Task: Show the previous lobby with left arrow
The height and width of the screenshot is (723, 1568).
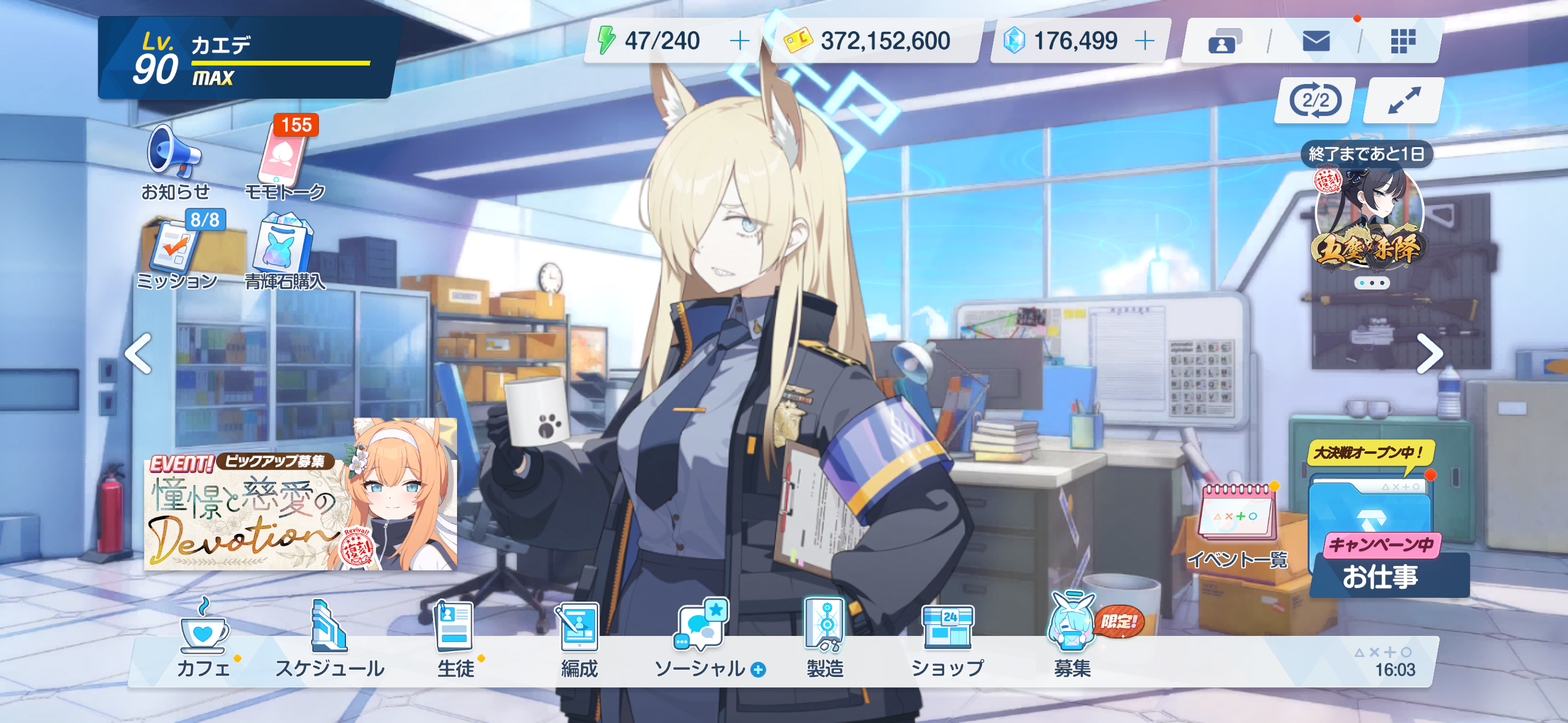Action: tap(139, 354)
